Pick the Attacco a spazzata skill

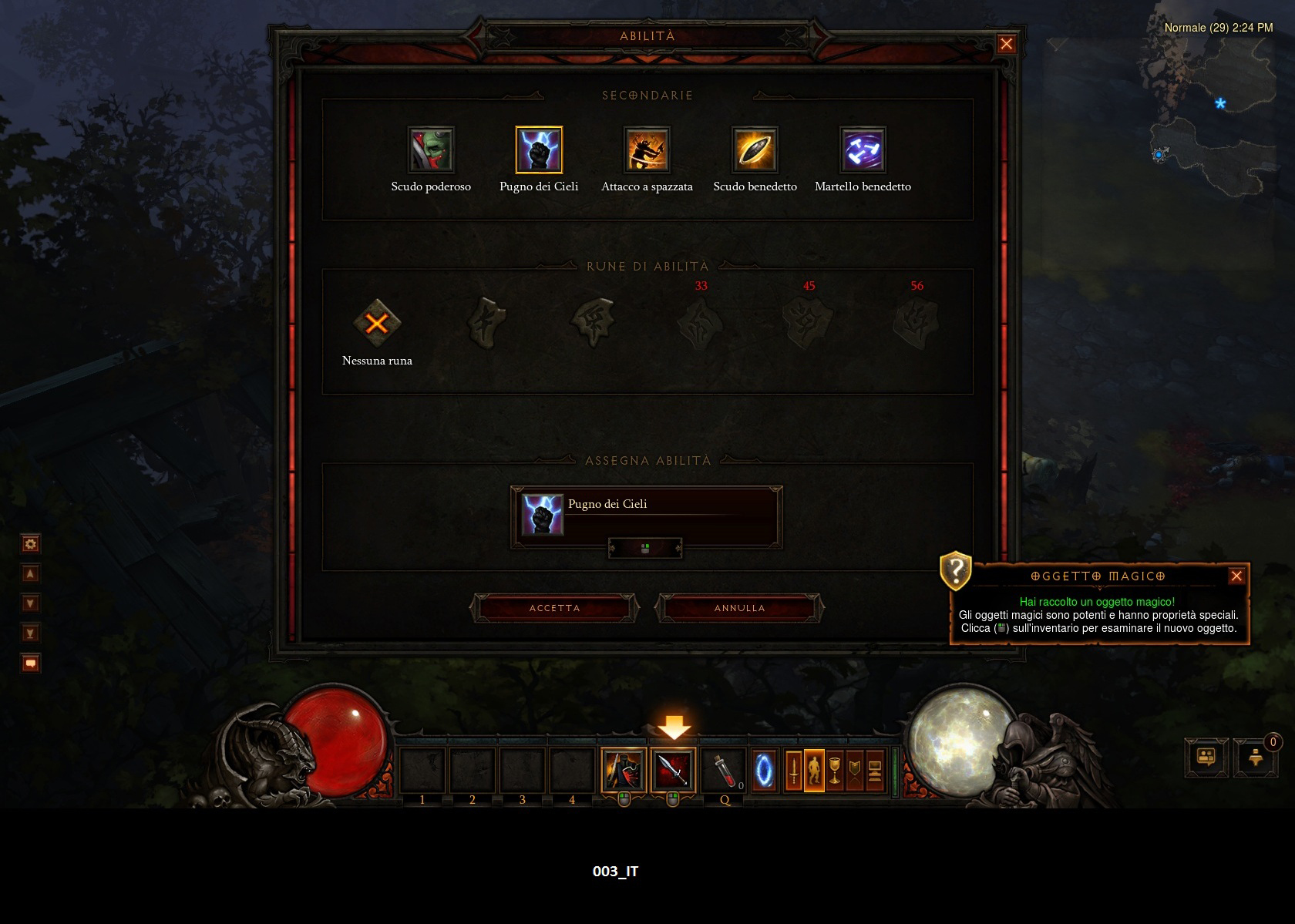pyautogui.click(x=647, y=150)
